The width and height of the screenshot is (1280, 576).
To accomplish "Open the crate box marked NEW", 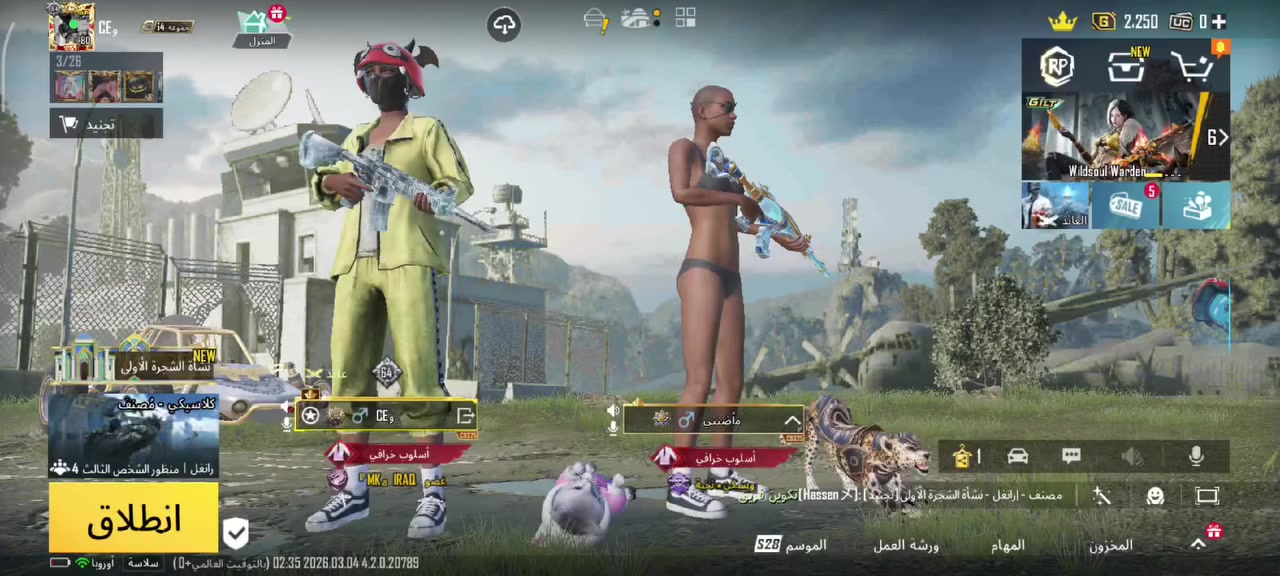I will click(1126, 67).
